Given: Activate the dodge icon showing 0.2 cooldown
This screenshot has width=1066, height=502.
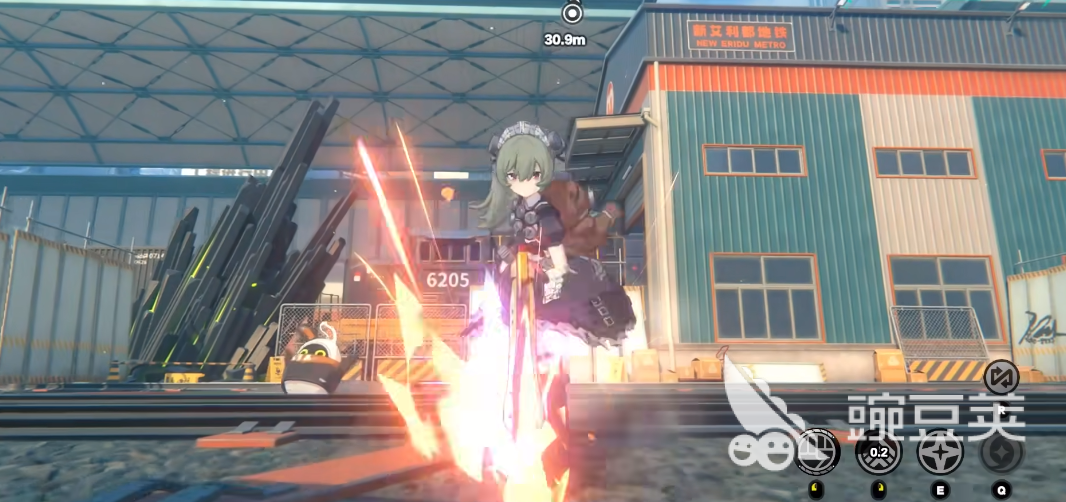Looking at the screenshot, I should point(879,452).
